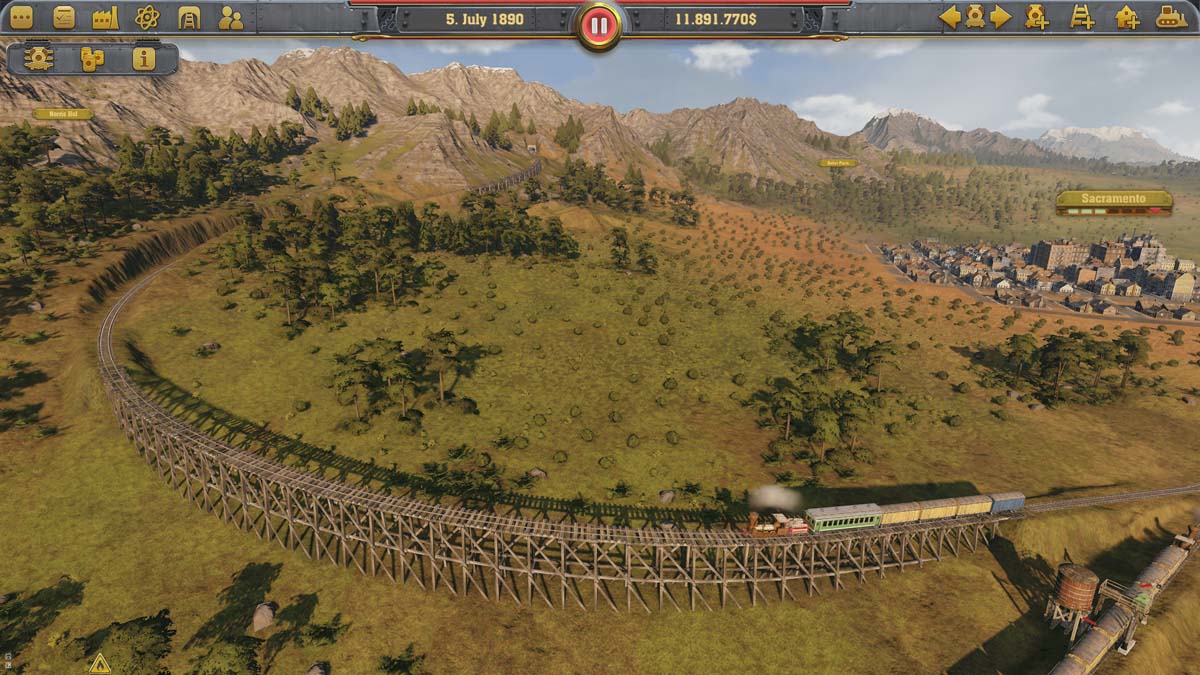Click the yellow warning triangle alert
The height and width of the screenshot is (675, 1200).
click(99, 663)
